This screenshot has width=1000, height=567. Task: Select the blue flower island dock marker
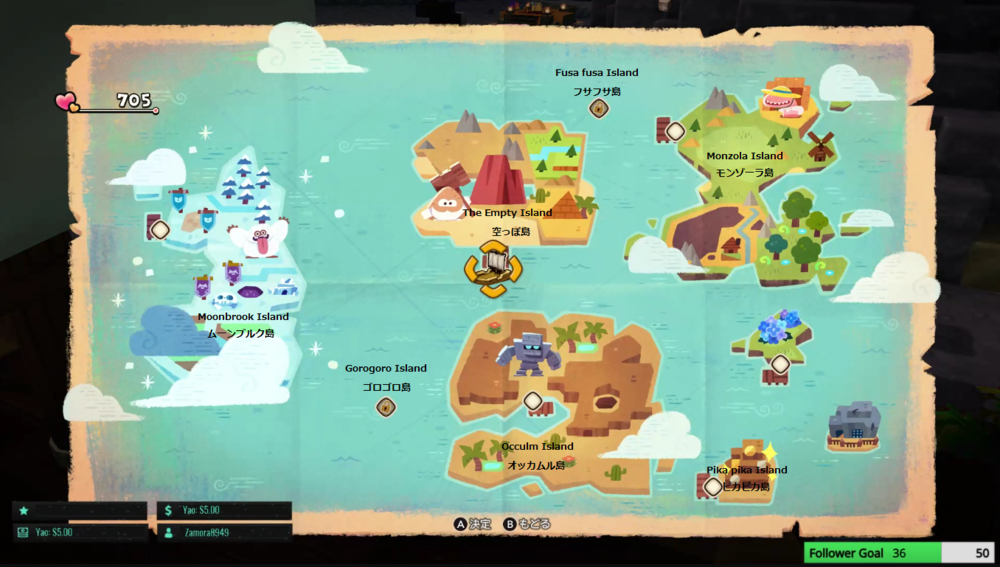780,364
